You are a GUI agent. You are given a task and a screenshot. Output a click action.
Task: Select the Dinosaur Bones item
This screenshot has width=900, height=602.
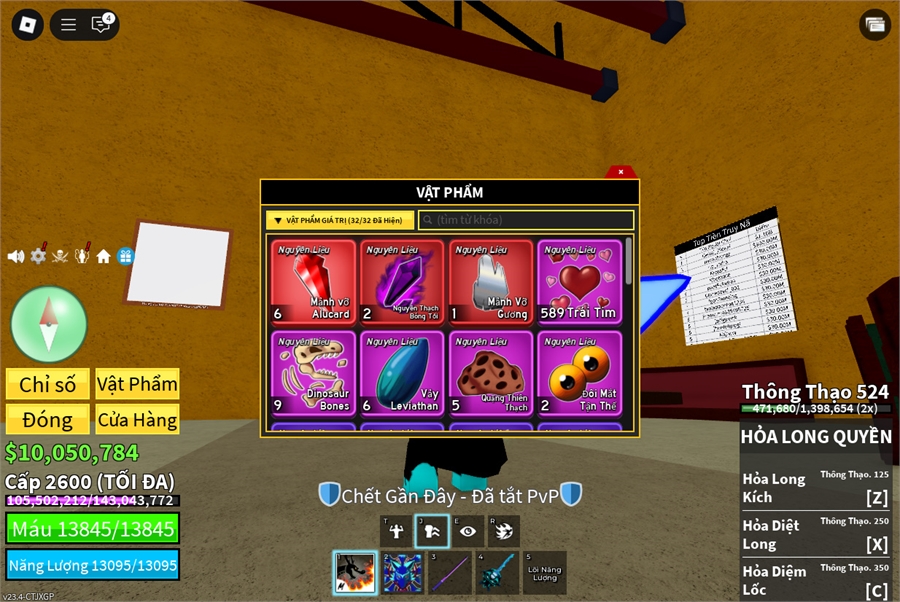click(314, 373)
